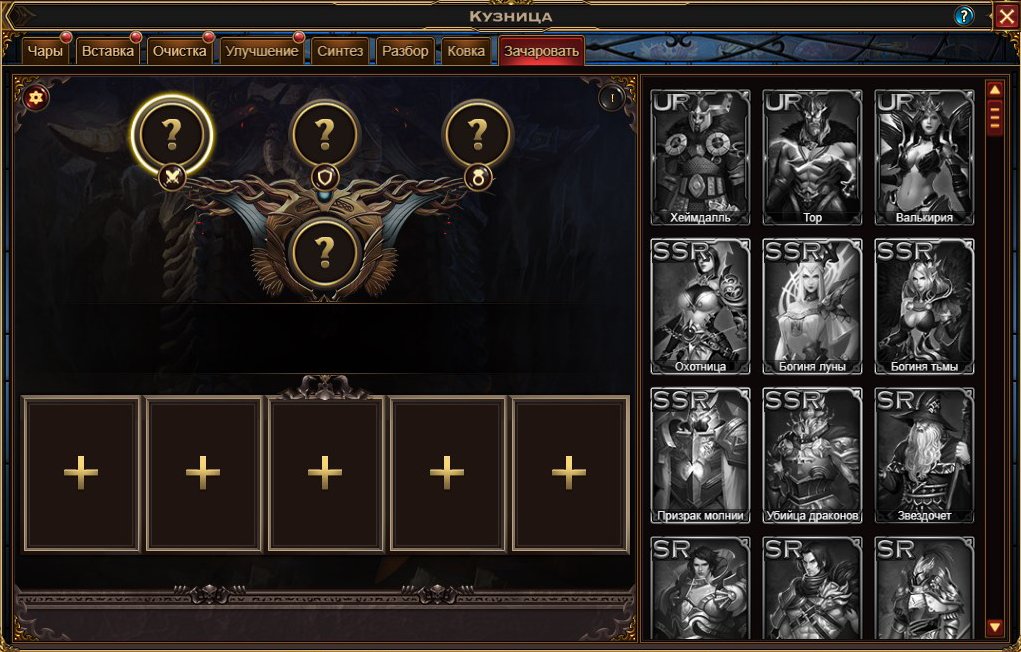Open the help question mark button
Viewport: 1021px width, 652px height.
click(964, 16)
